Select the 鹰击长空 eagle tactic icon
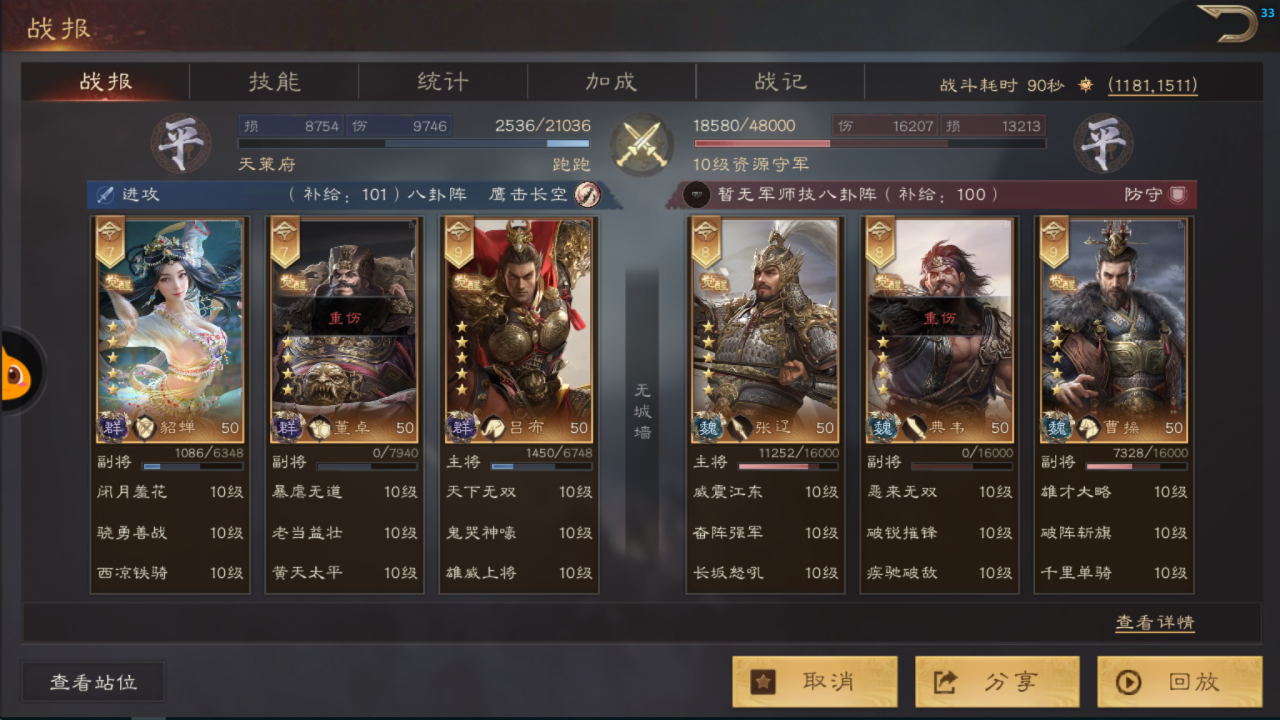 tap(589, 195)
